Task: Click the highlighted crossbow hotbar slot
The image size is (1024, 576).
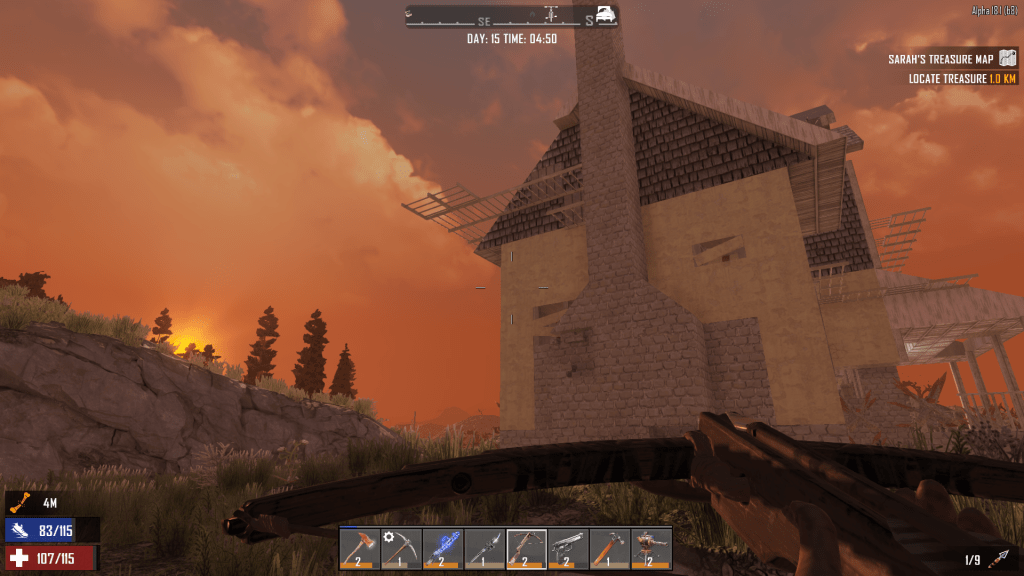Action: 526,548
